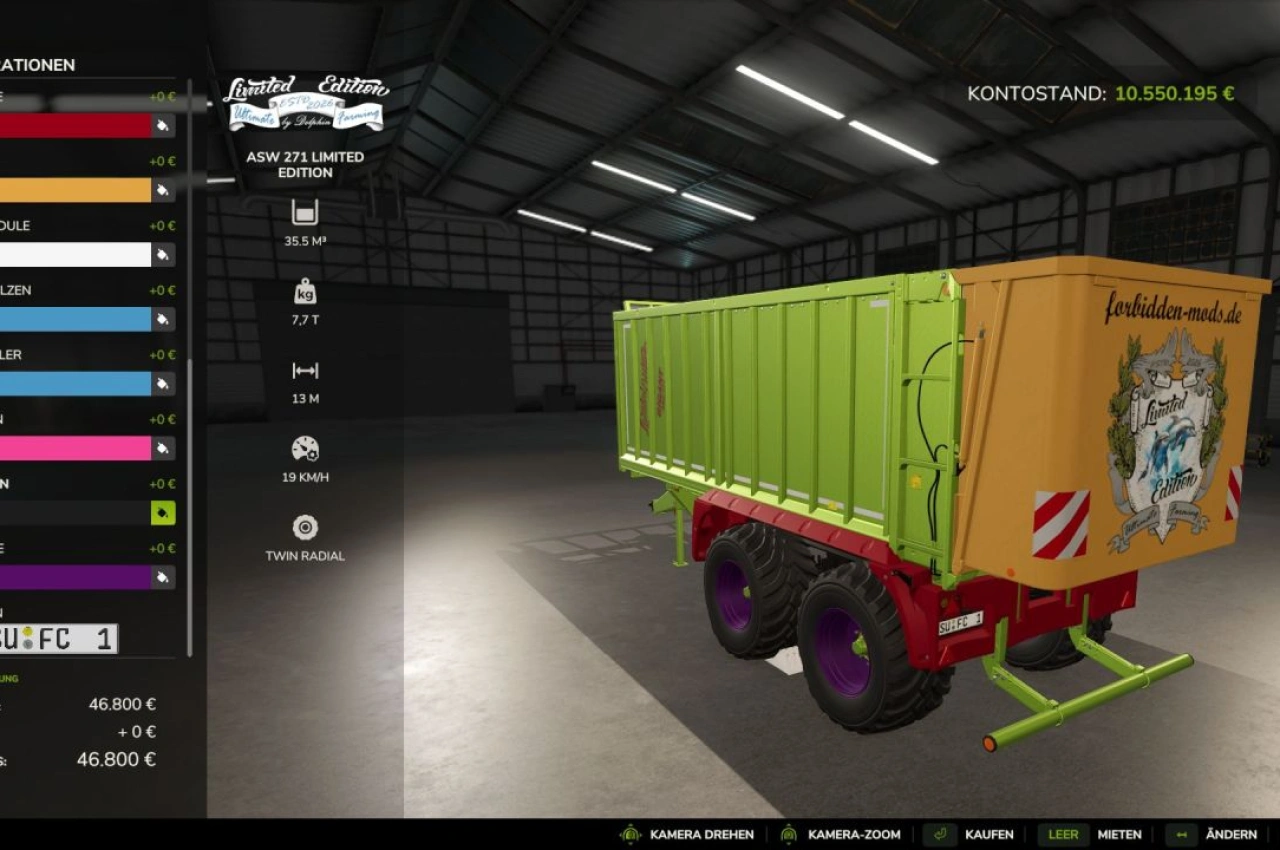
Task: Click the speedometer icon showing 19 KM/H
Action: pos(303,450)
